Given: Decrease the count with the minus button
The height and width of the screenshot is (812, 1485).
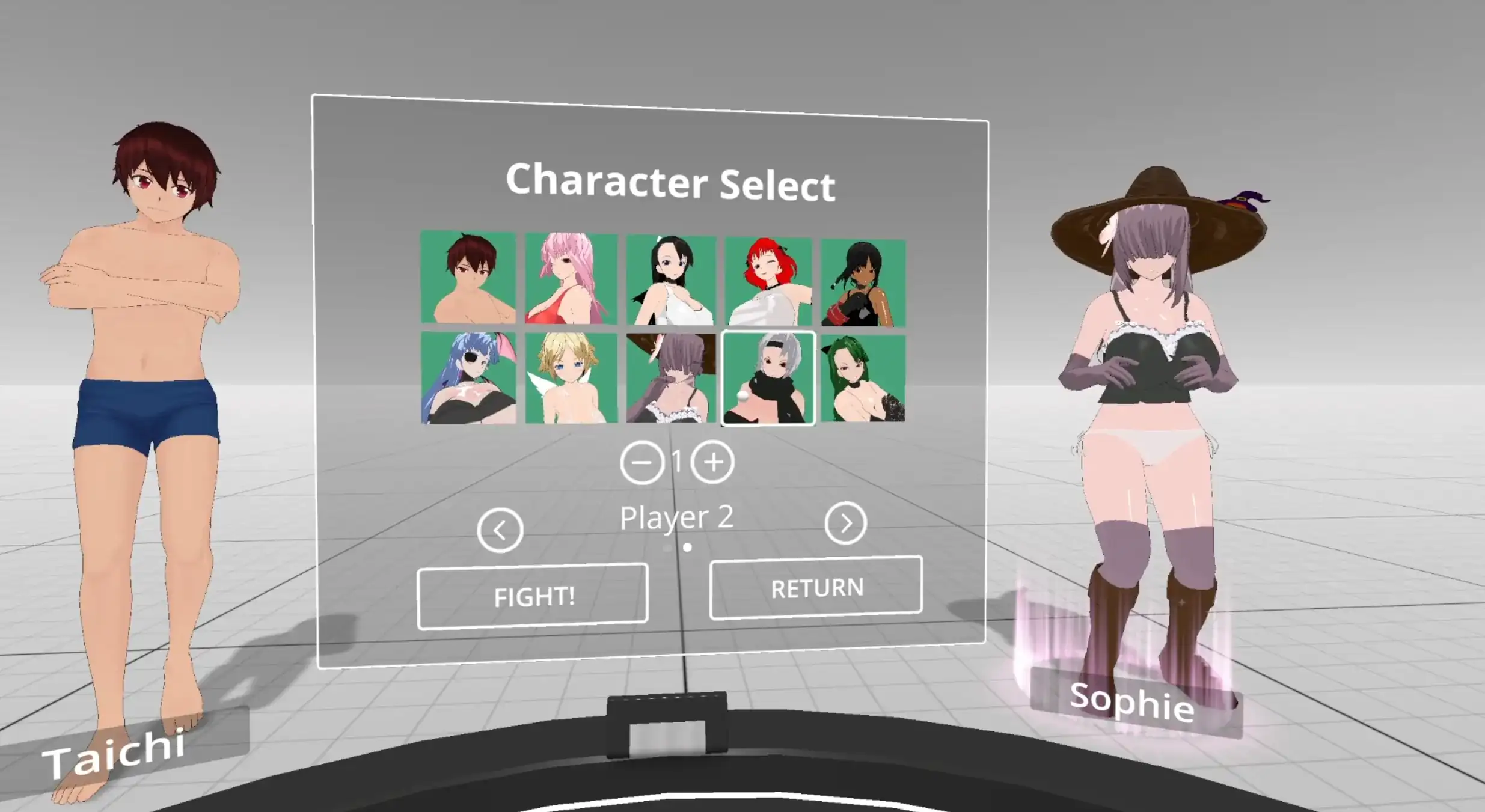Looking at the screenshot, I should click(642, 463).
